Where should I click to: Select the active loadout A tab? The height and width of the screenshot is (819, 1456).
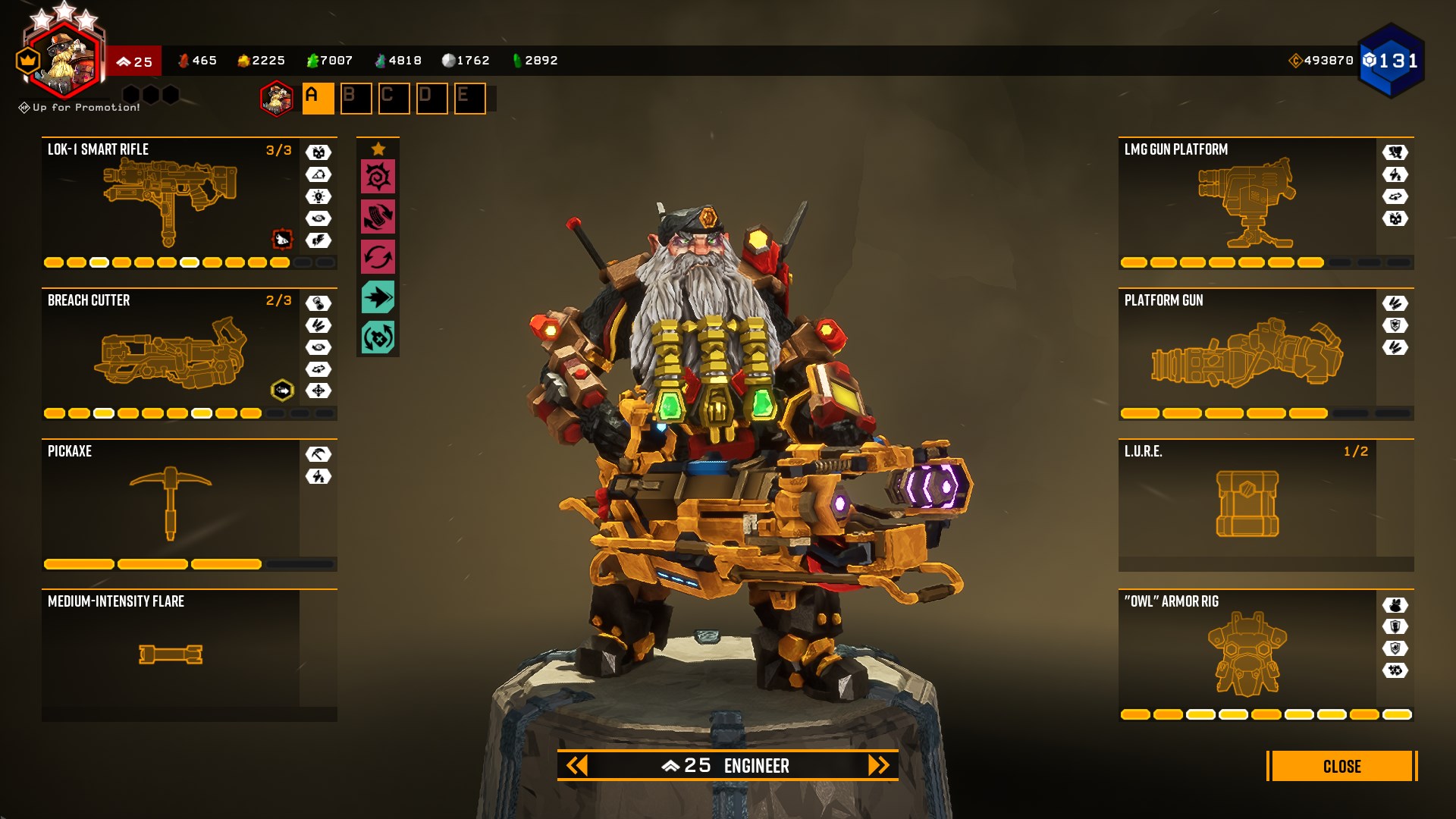tap(318, 99)
